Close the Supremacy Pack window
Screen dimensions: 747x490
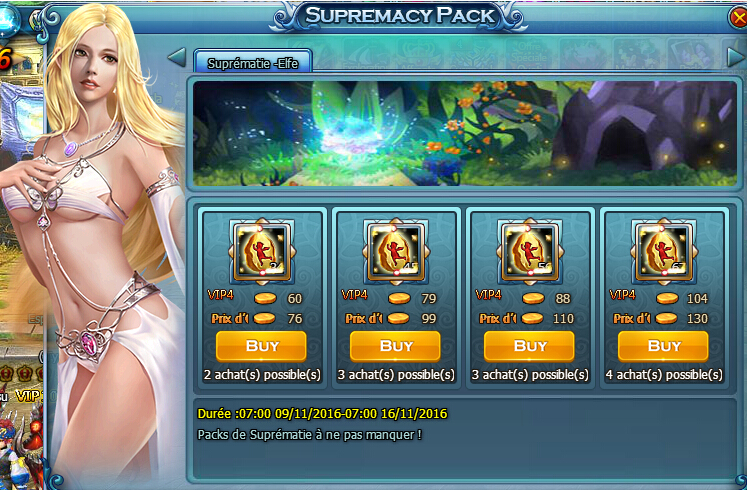[x=738, y=18]
